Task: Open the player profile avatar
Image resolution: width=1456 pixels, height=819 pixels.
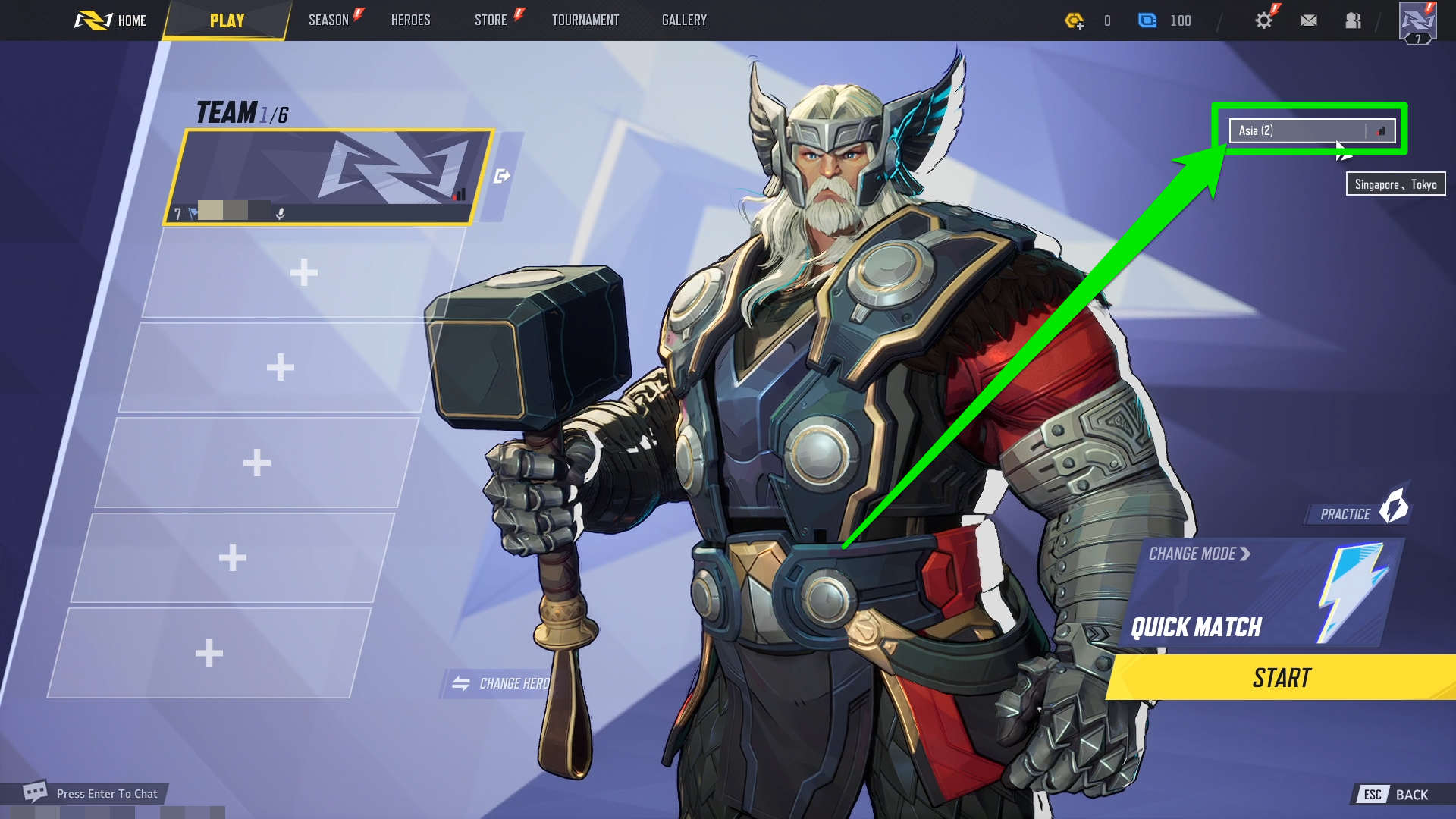Action: (1417, 22)
